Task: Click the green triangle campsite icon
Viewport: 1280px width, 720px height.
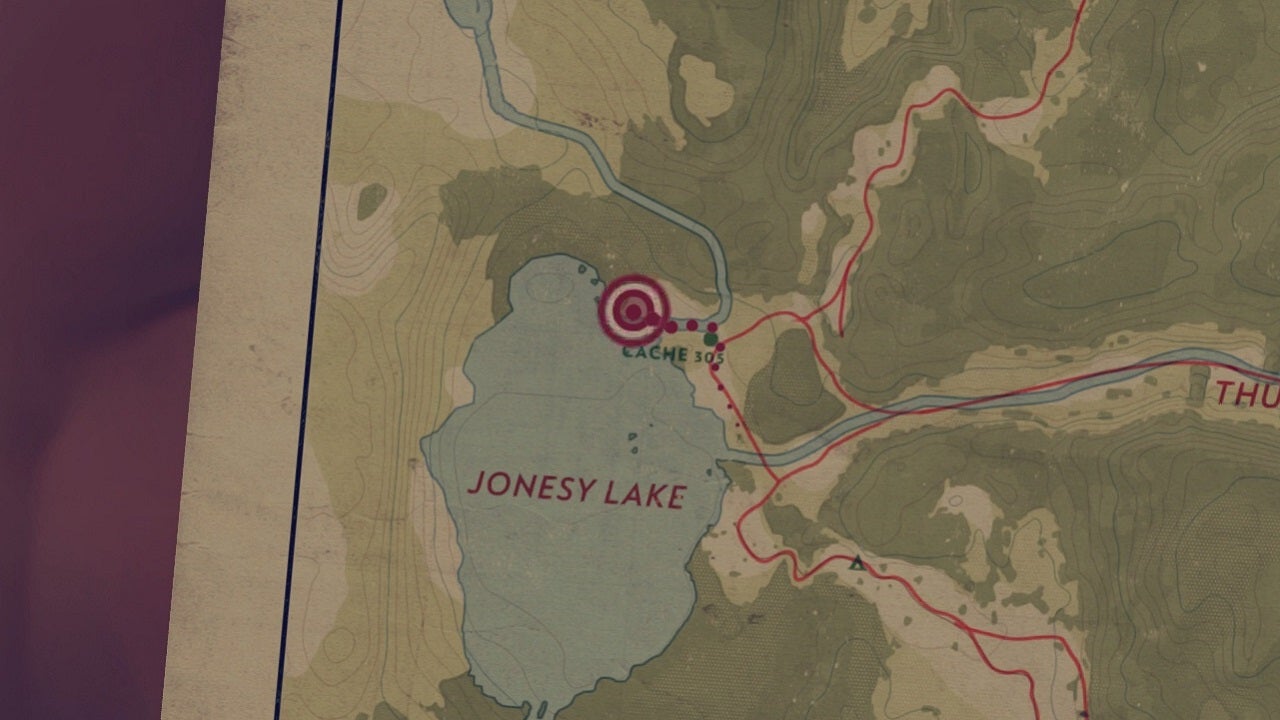Action: coord(857,563)
